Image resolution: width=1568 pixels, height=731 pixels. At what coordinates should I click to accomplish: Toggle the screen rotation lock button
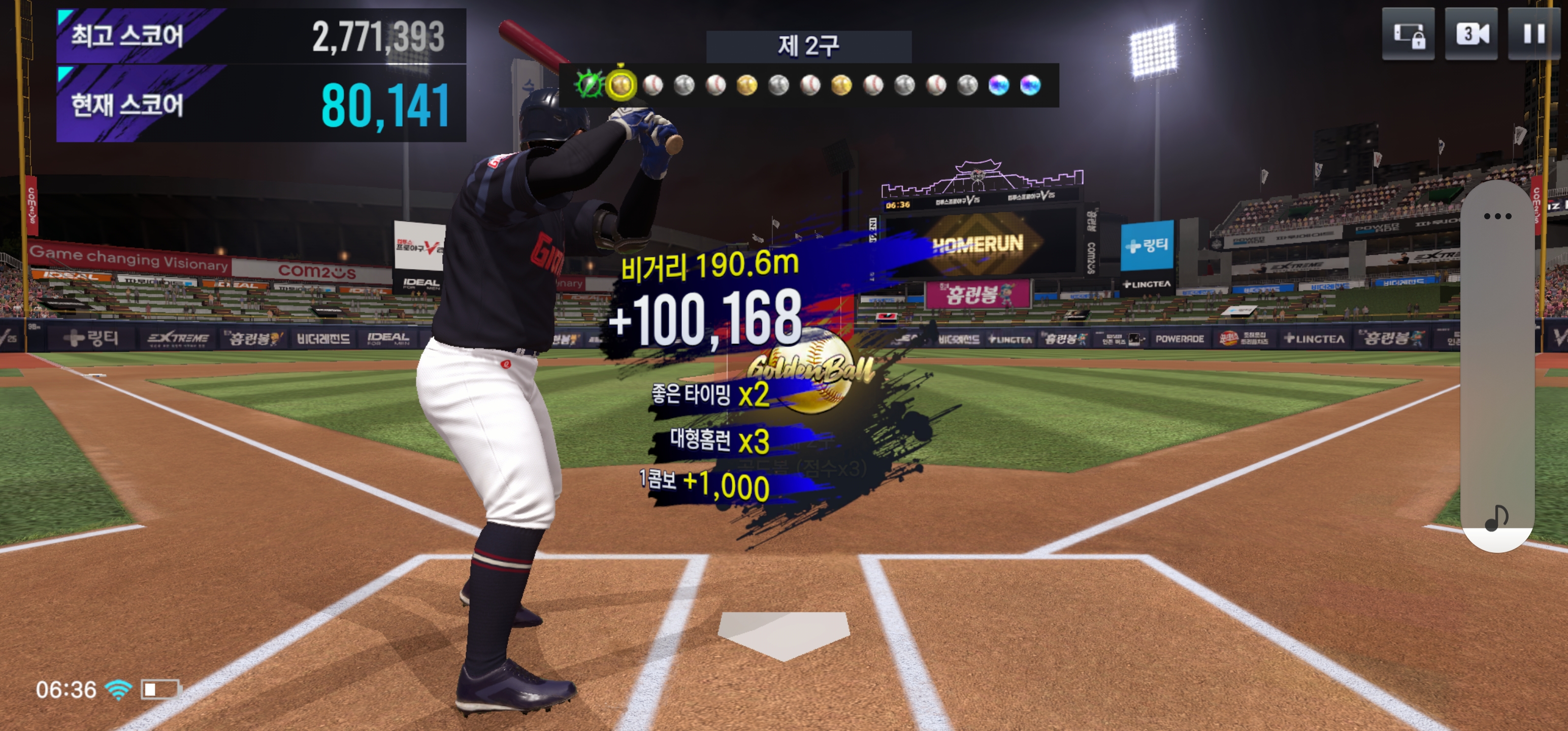click(1408, 34)
